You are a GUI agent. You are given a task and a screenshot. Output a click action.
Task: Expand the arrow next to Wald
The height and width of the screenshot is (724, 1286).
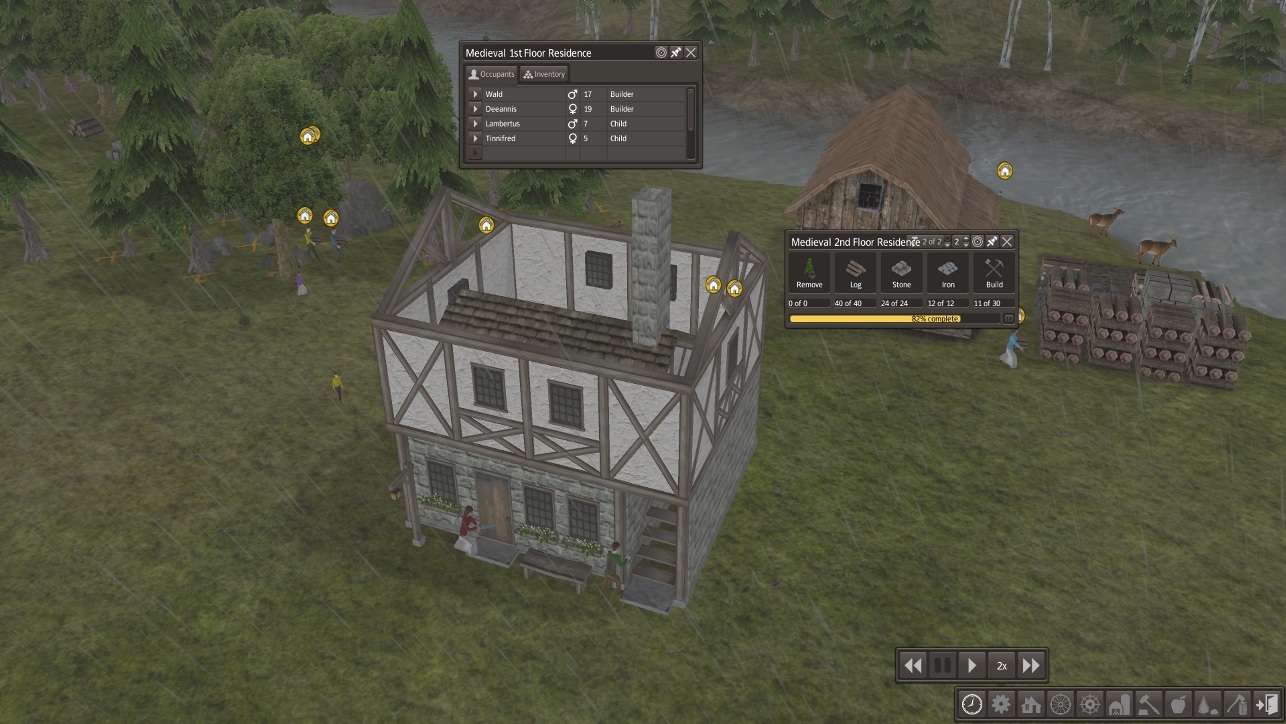[476, 94]
